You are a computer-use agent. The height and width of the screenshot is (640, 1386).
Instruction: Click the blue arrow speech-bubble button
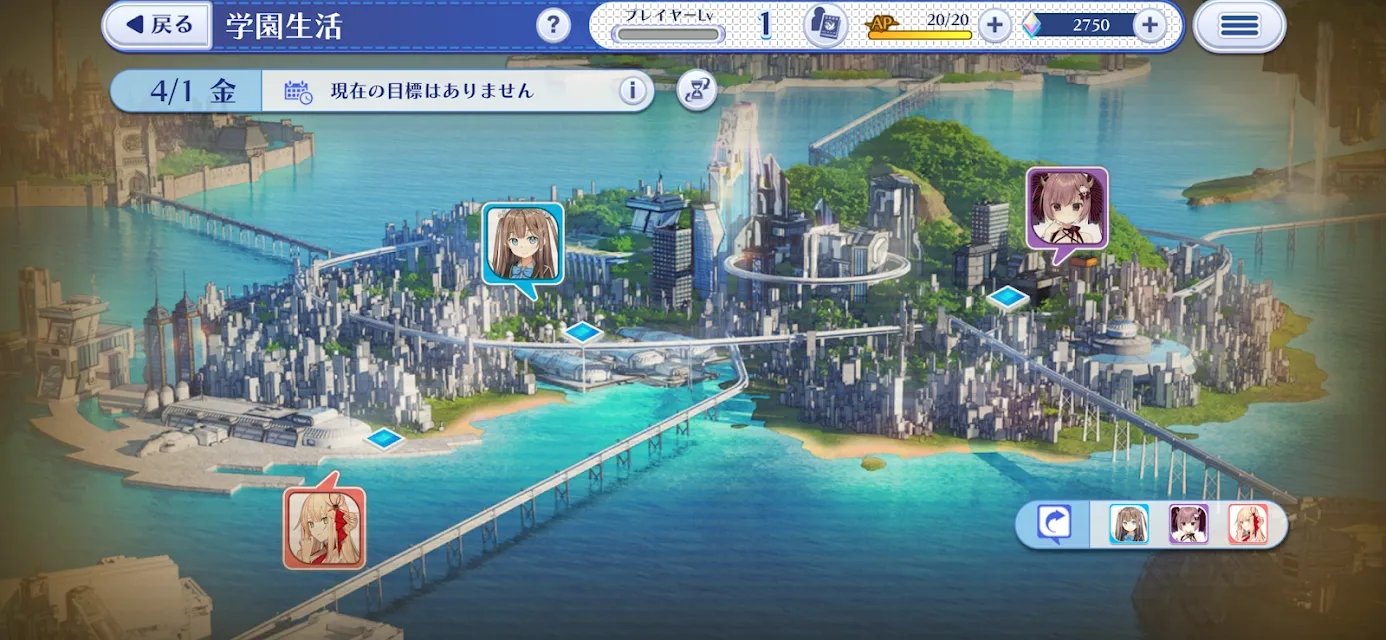coord(1054,524)
